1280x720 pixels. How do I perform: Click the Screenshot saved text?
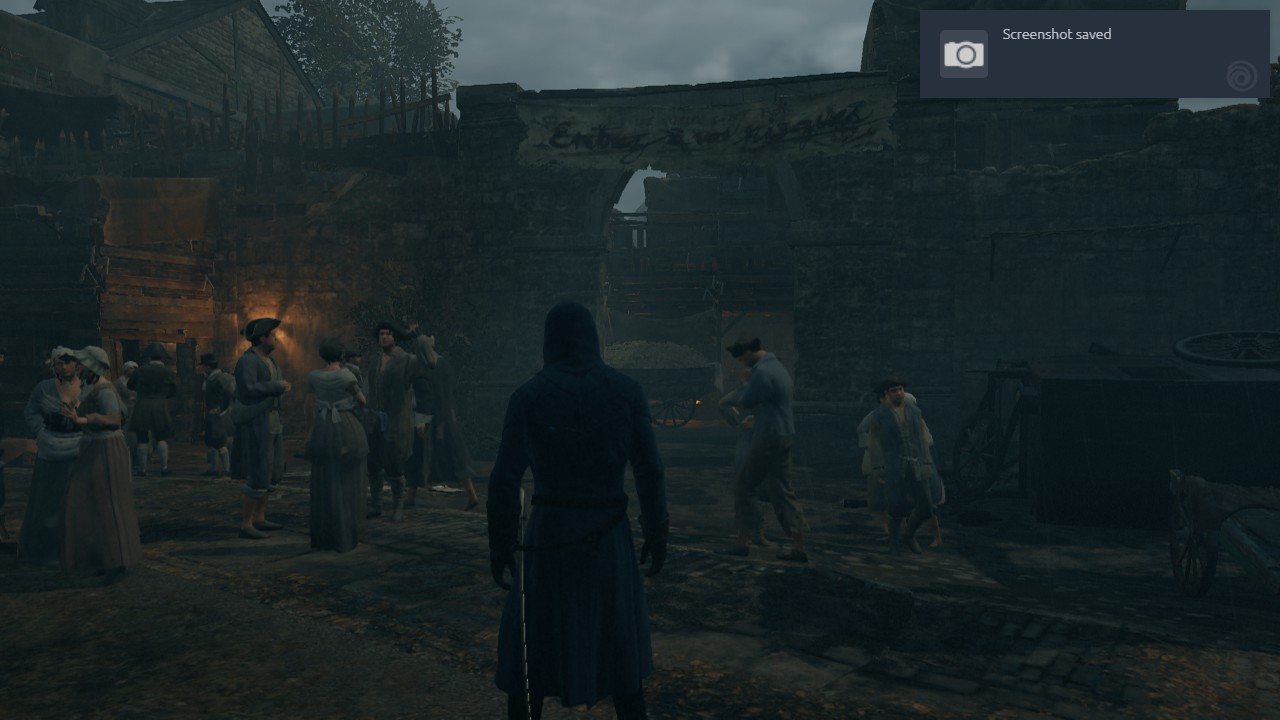[x=1056, y=34]
